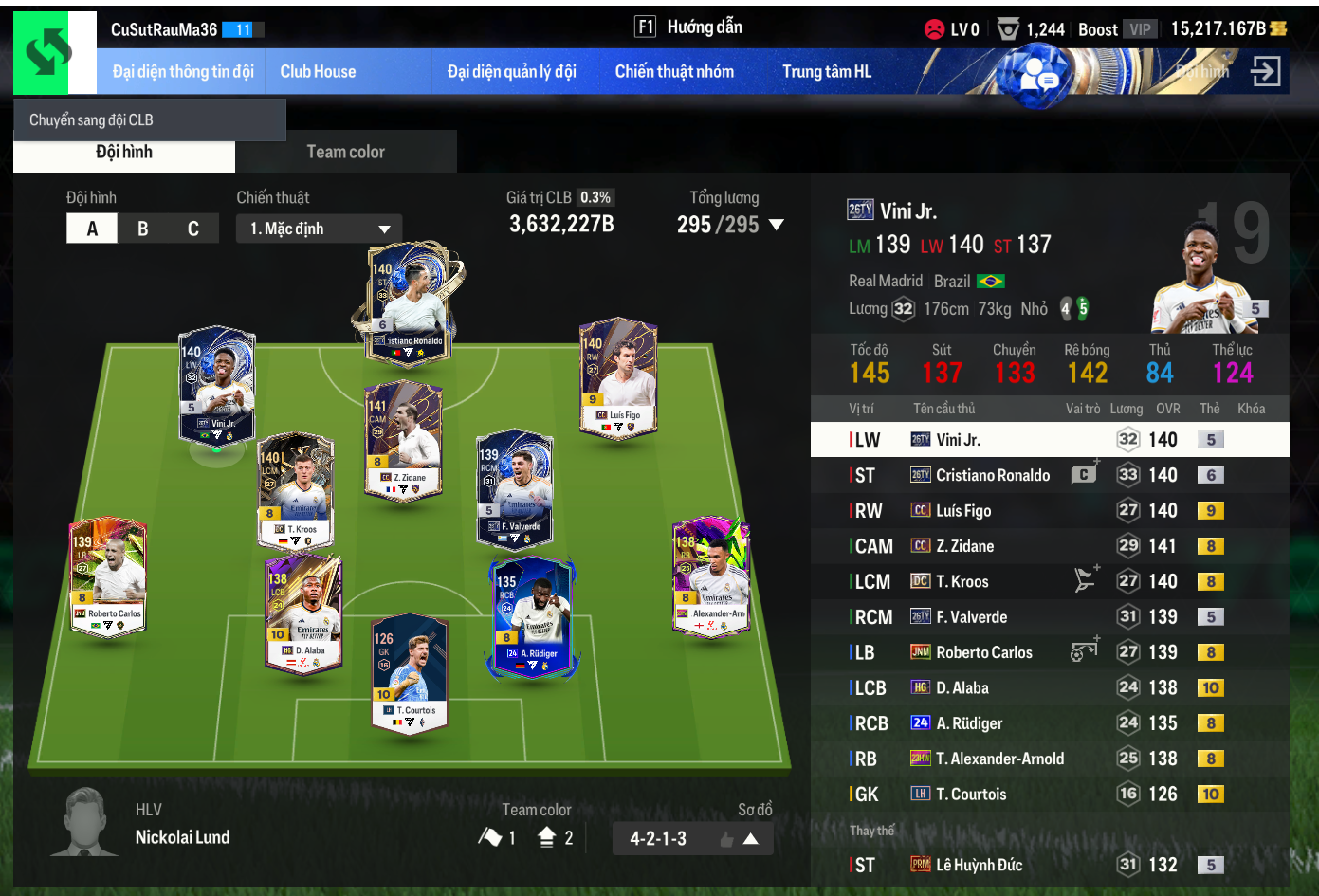Open the Club House menu
The height and width of the screenshot is (896, 1319).
[x=318, y=72]
